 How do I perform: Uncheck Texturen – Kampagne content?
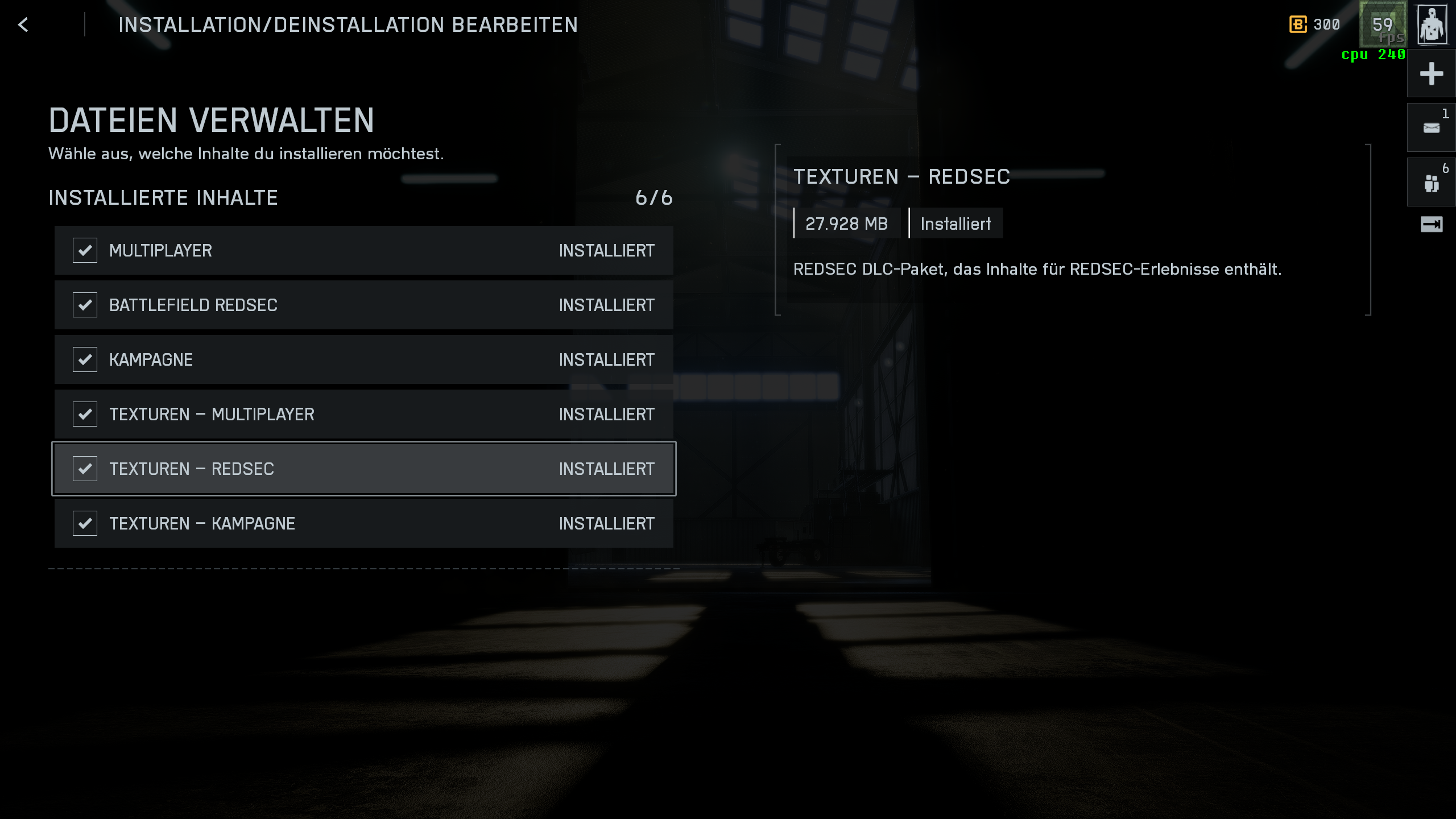85,523
